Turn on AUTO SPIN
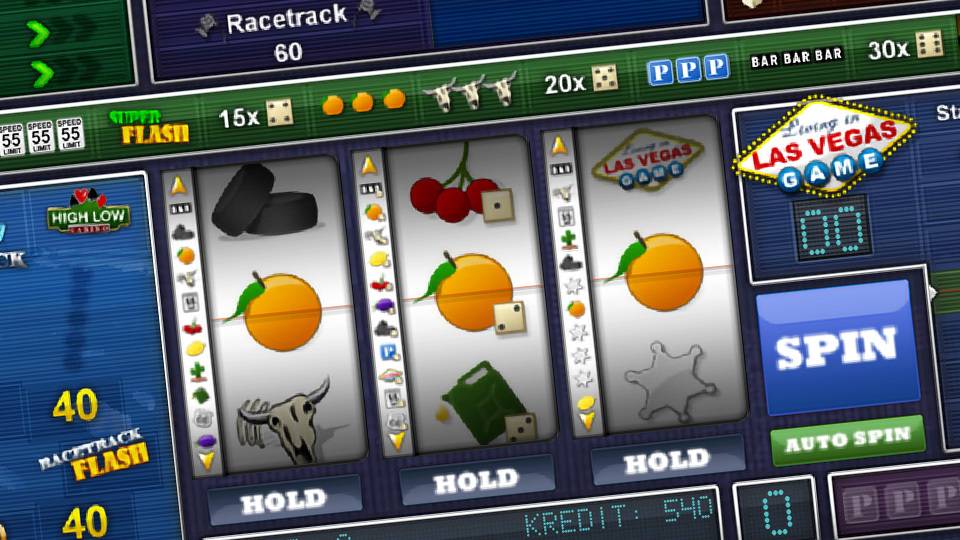960x540 pixels. 848,440
